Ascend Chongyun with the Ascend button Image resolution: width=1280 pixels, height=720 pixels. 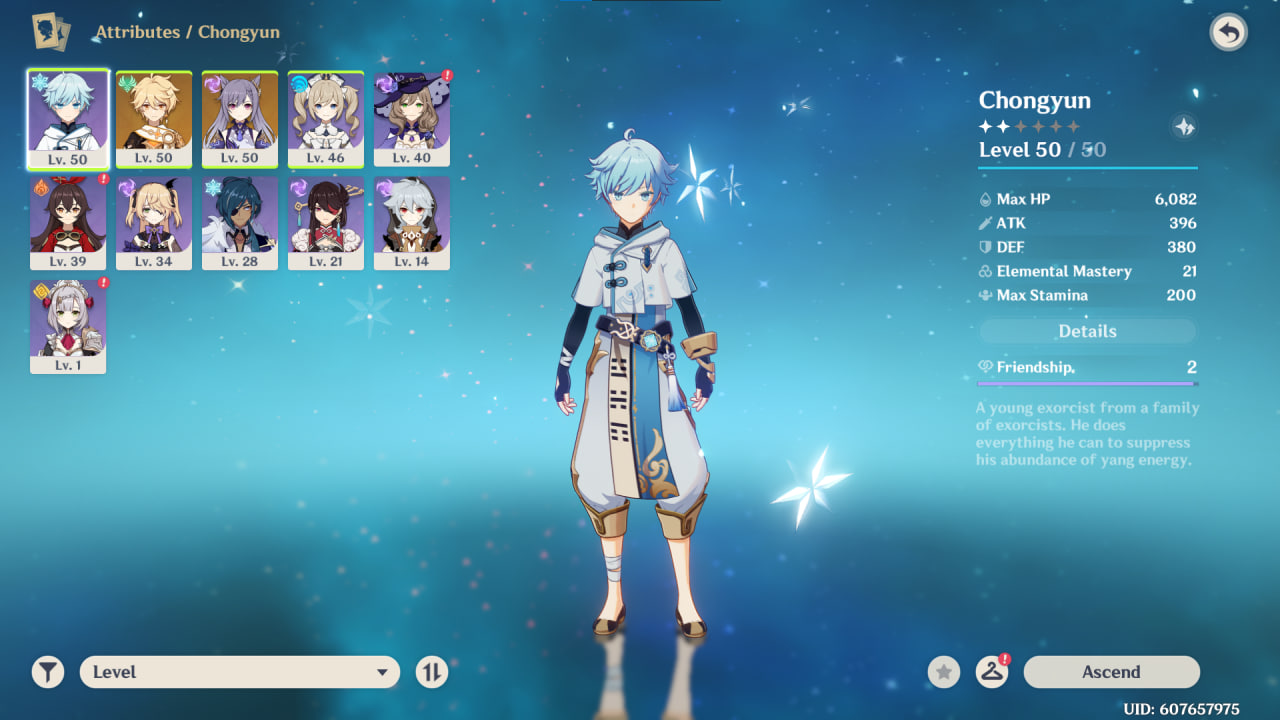[1111, 672]
